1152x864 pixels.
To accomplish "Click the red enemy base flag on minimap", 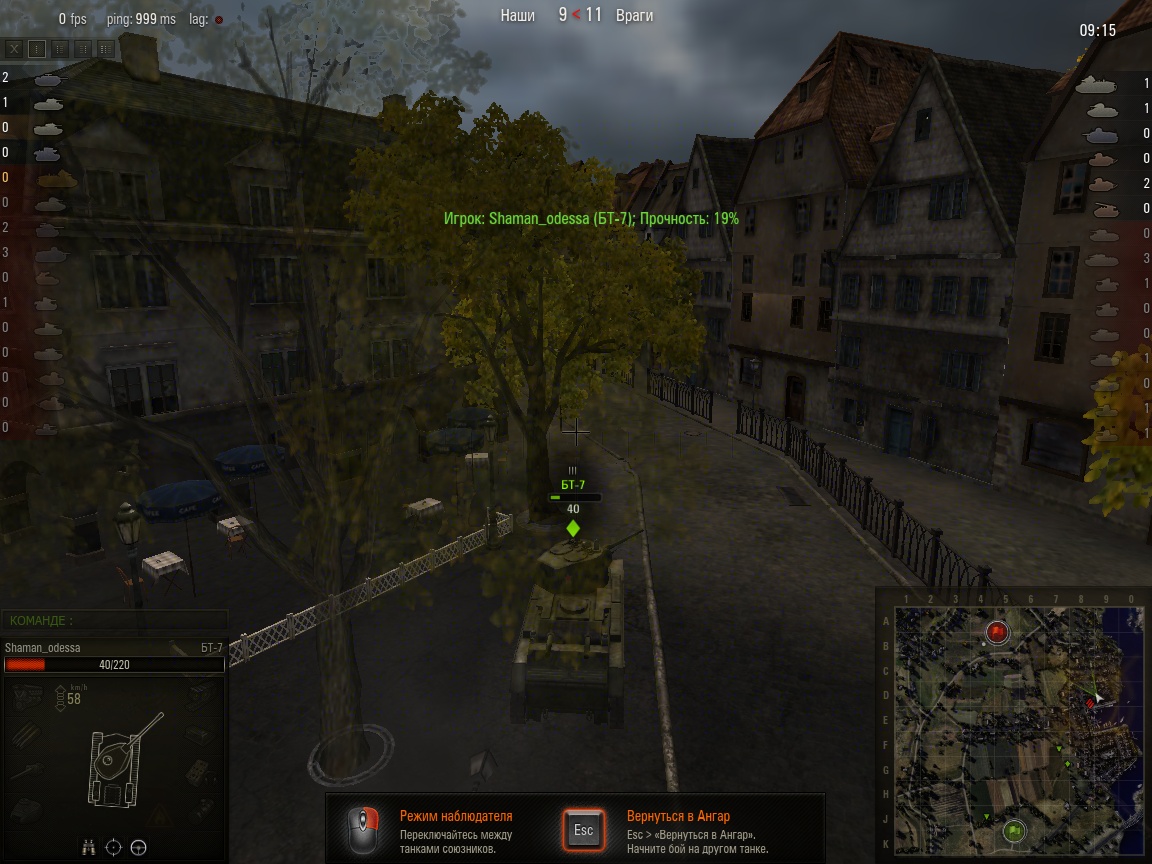I will (x=997, y=632).
